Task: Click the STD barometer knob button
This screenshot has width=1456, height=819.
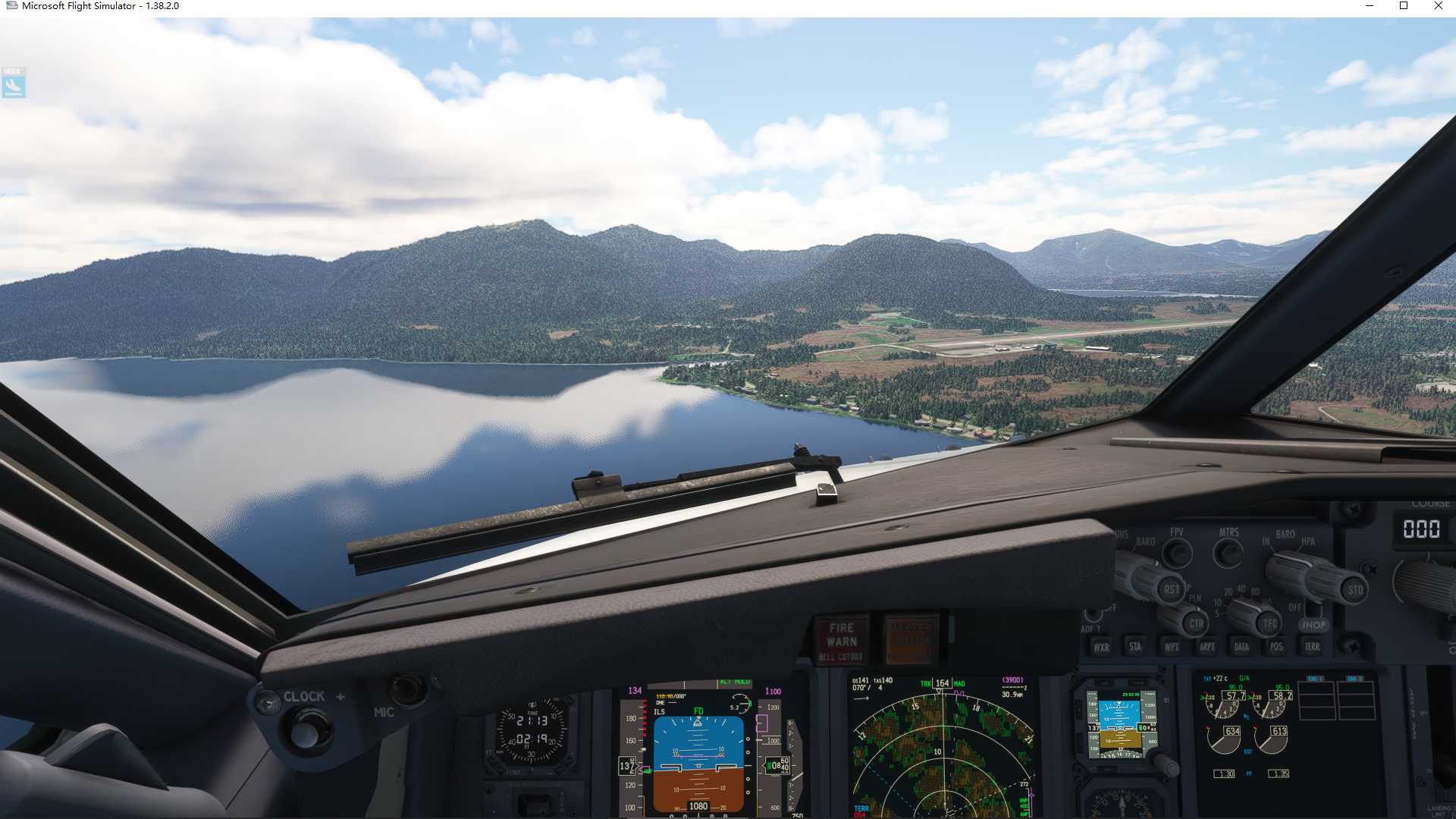Action: click(x=1354, y=589)
